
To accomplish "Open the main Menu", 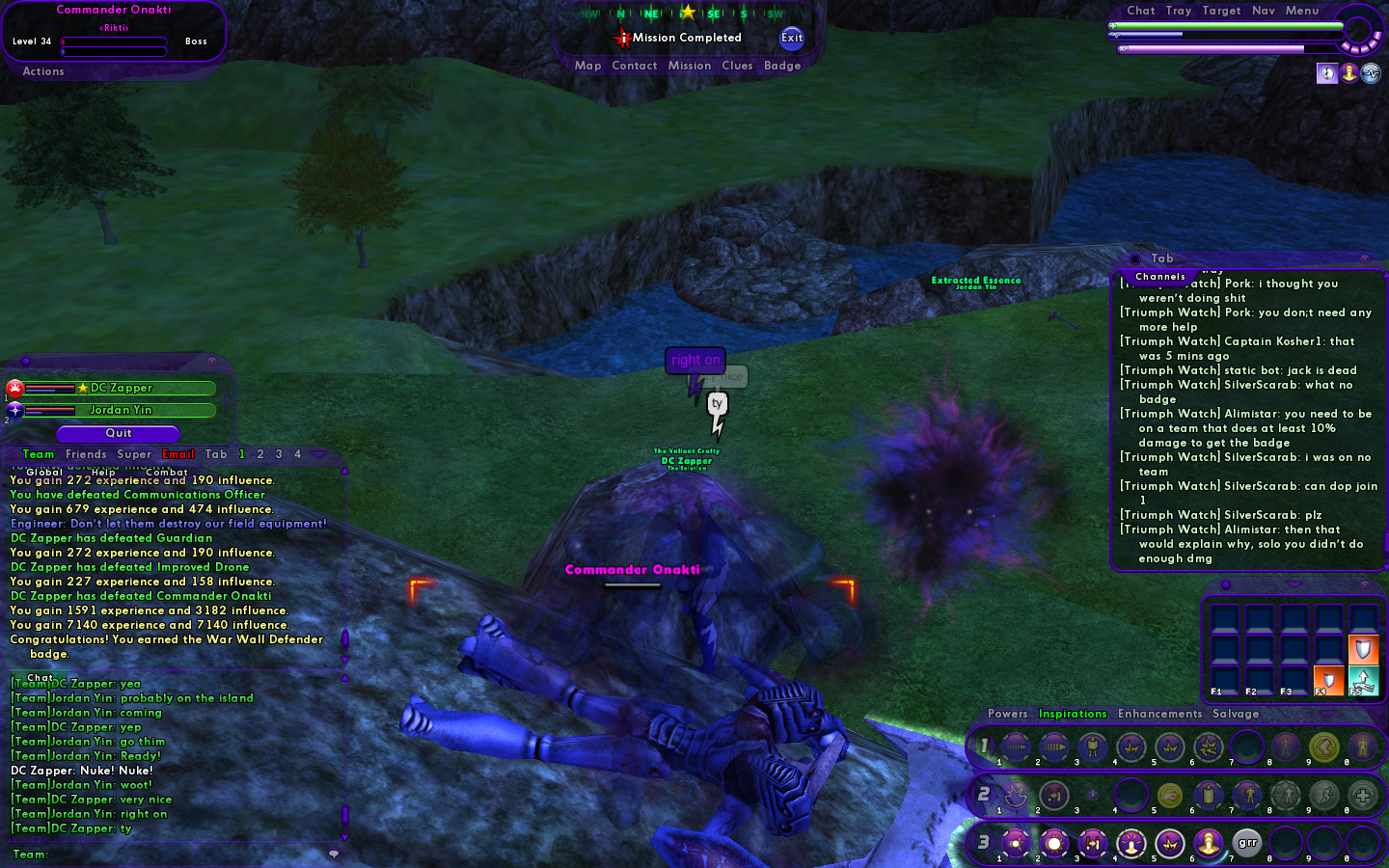I will pyautogui.click(x=1301, y=11).
